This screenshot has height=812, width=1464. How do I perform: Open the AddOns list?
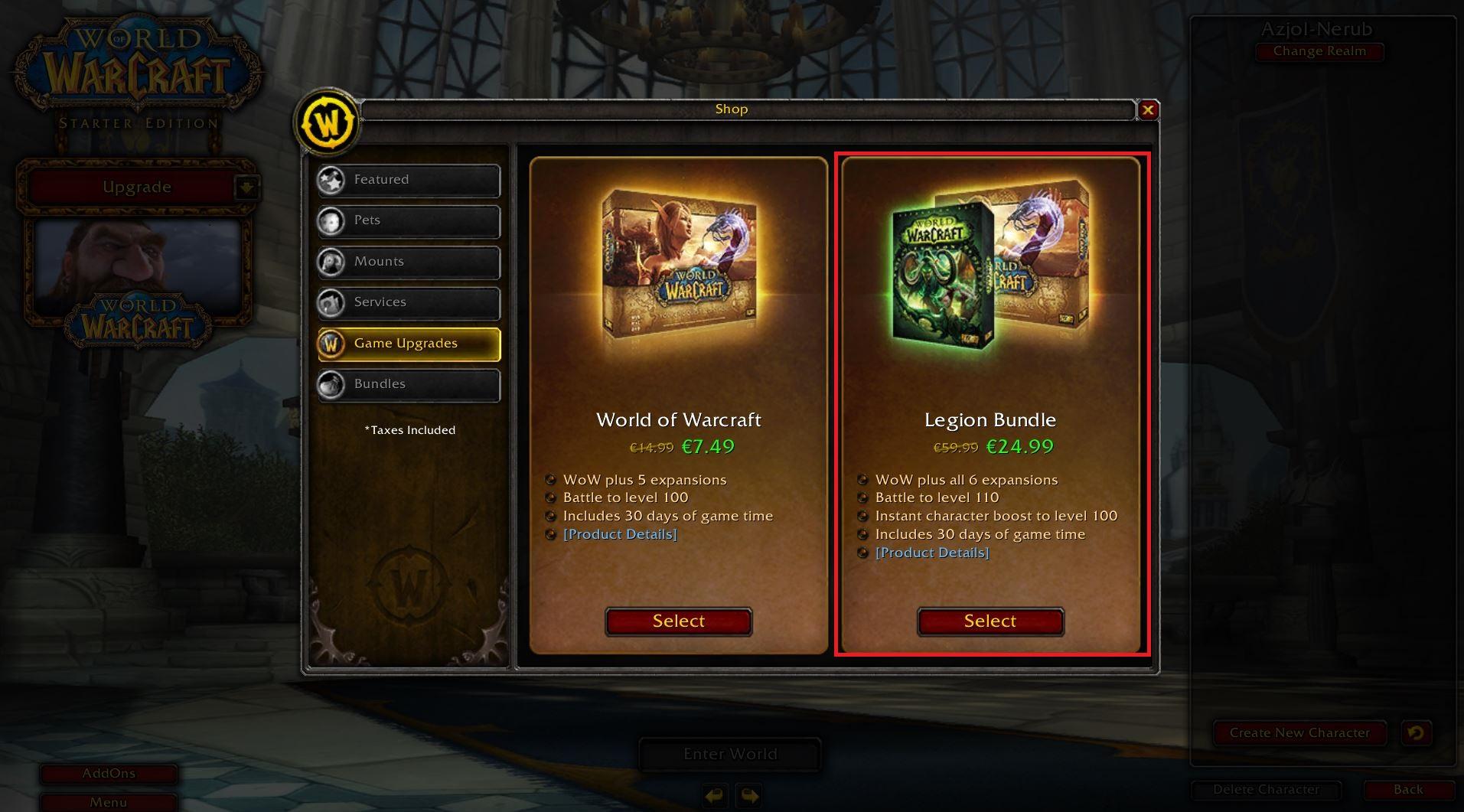pyautogui.click(x=109, y=774)
